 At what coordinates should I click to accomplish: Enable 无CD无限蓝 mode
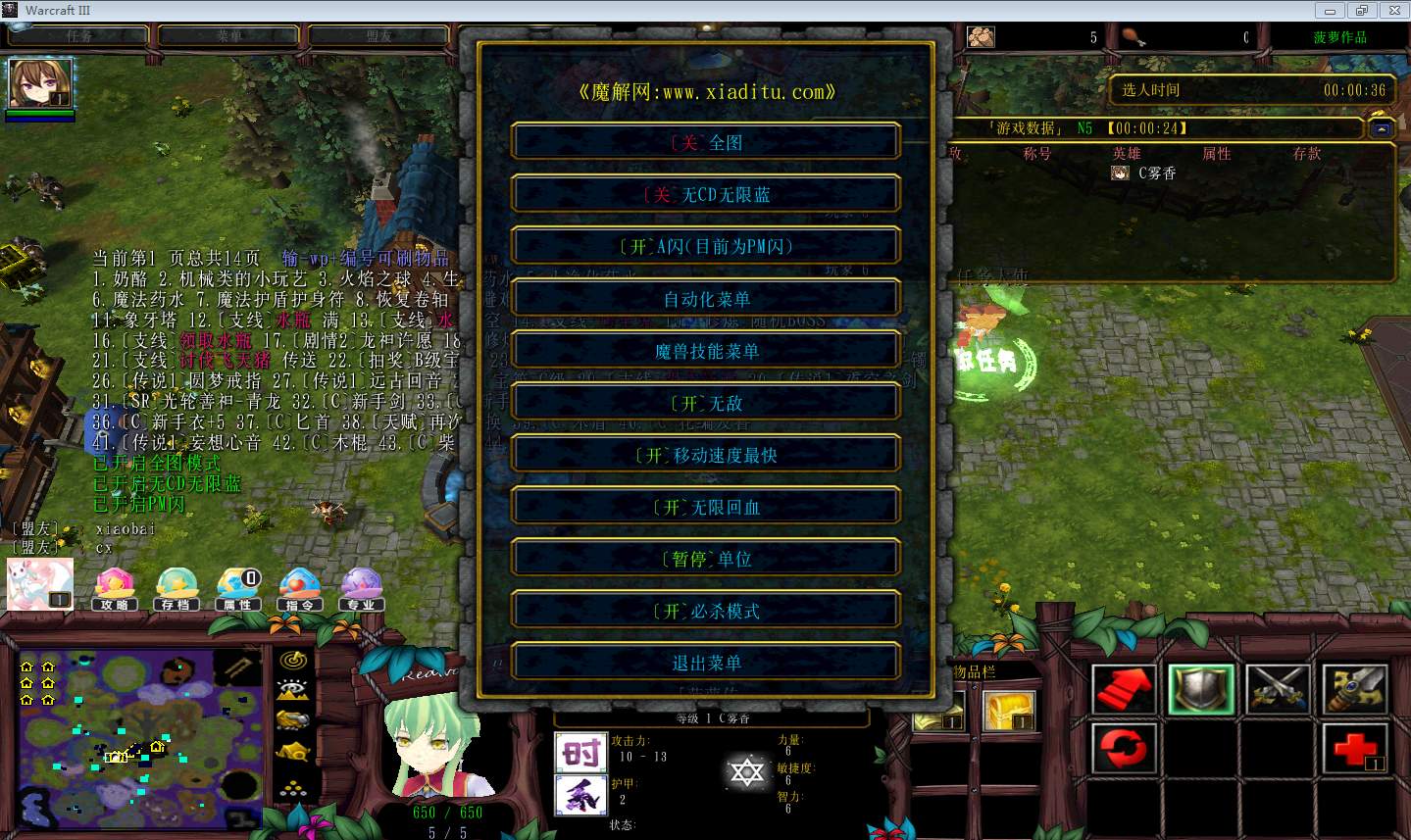click(x=705, y=193)
